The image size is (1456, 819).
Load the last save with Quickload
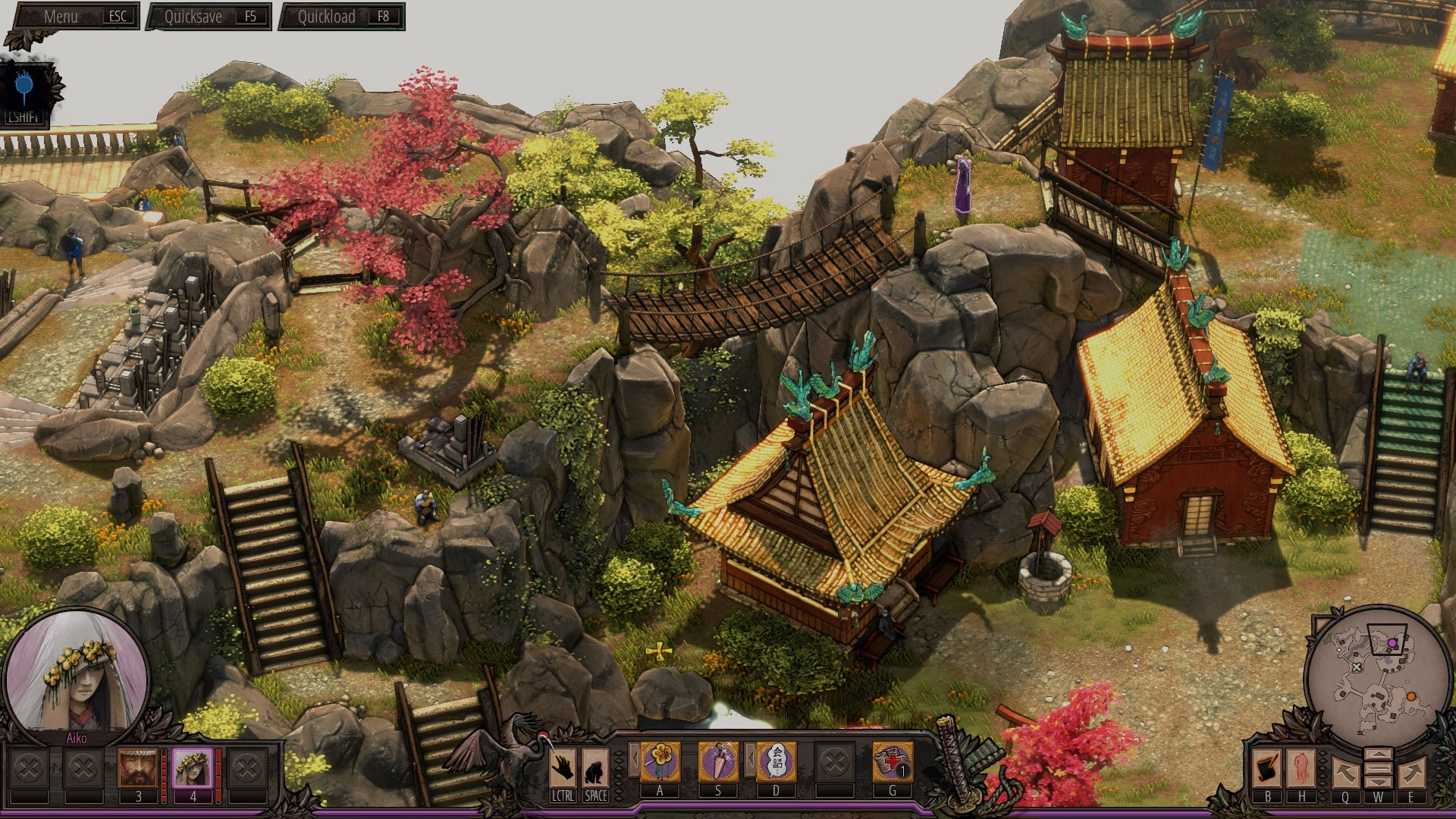(x=342, y=17)
